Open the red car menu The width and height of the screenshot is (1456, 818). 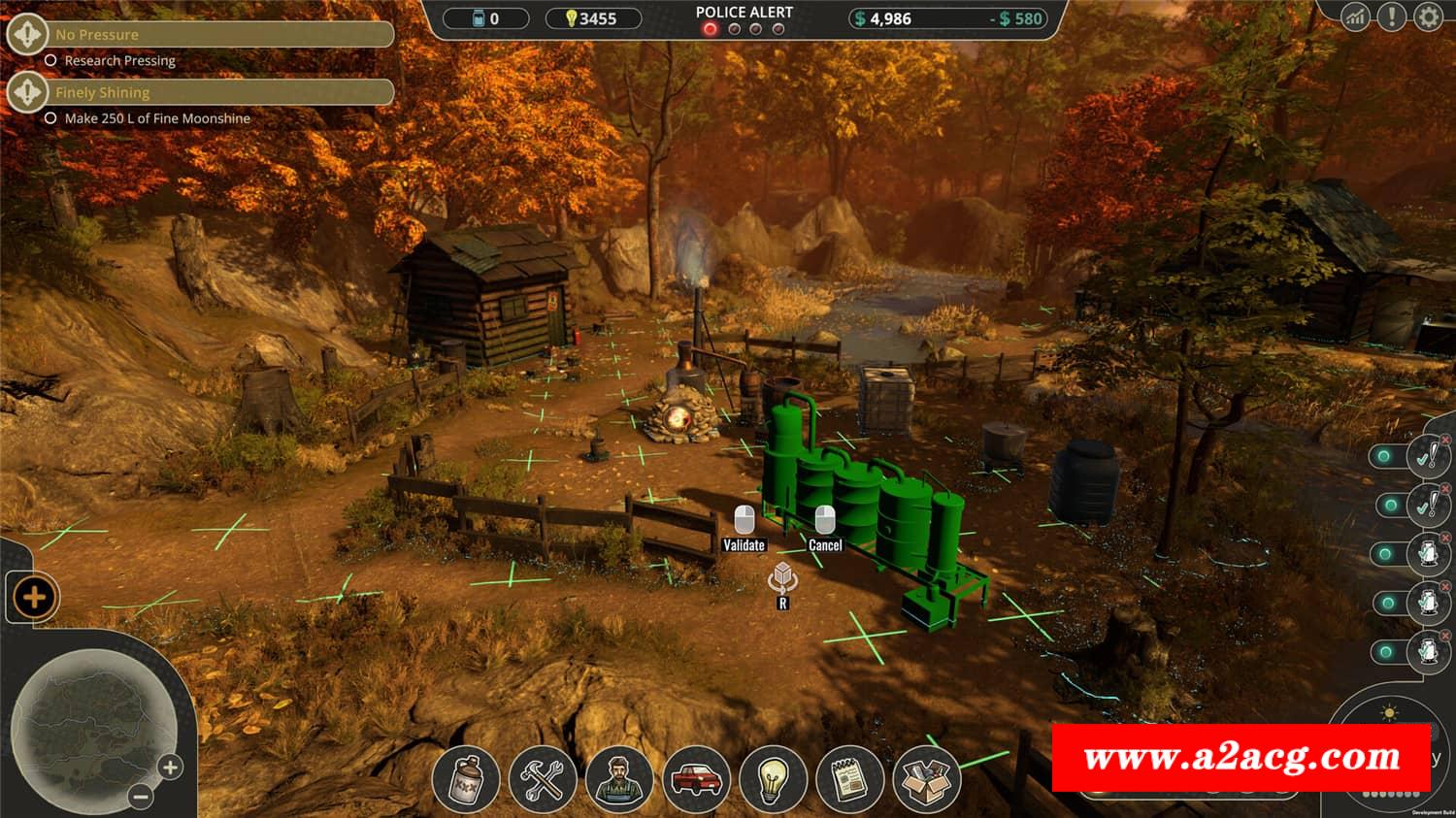[696, 779]
